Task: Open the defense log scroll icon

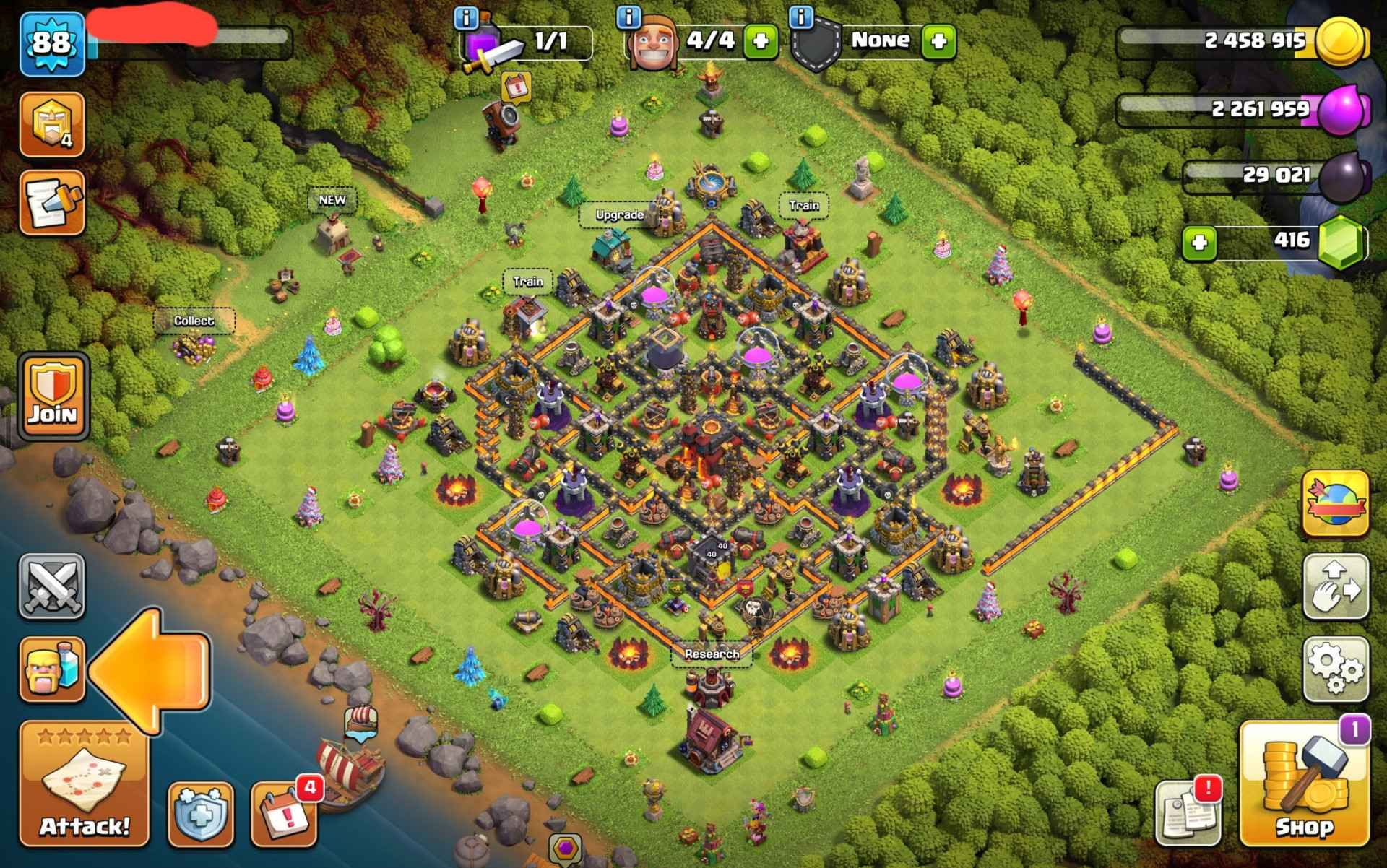Action: point(52,203)
